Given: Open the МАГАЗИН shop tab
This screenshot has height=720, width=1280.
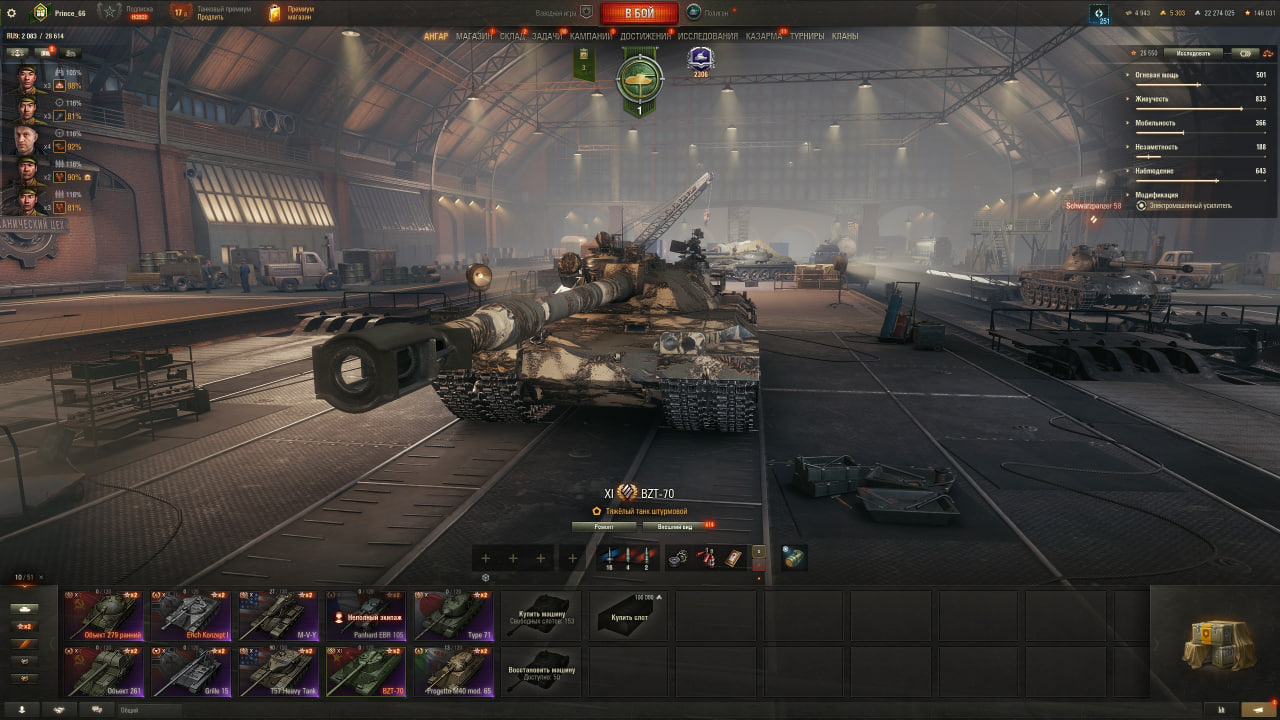Looking at the screenshot, I should tap(474, 36).
